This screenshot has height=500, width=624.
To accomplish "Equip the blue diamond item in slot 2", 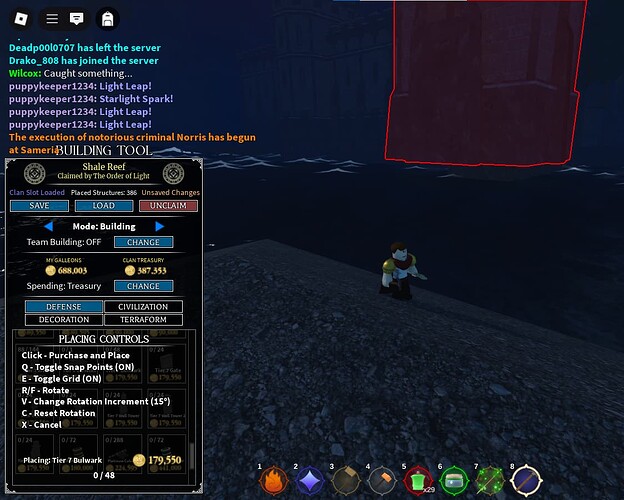I will (310, 481).
